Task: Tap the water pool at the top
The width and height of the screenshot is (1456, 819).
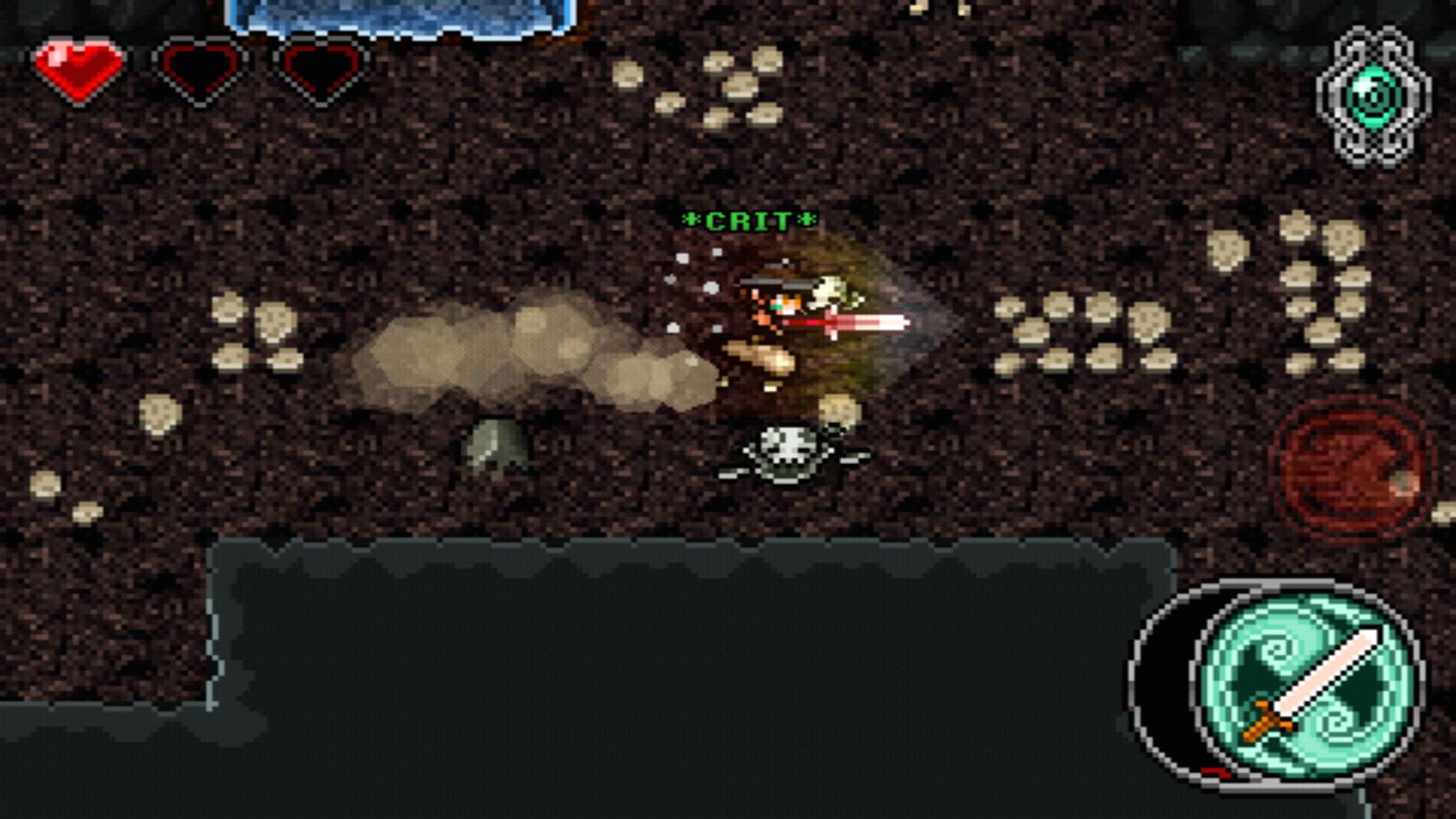Action: point(394,15)
